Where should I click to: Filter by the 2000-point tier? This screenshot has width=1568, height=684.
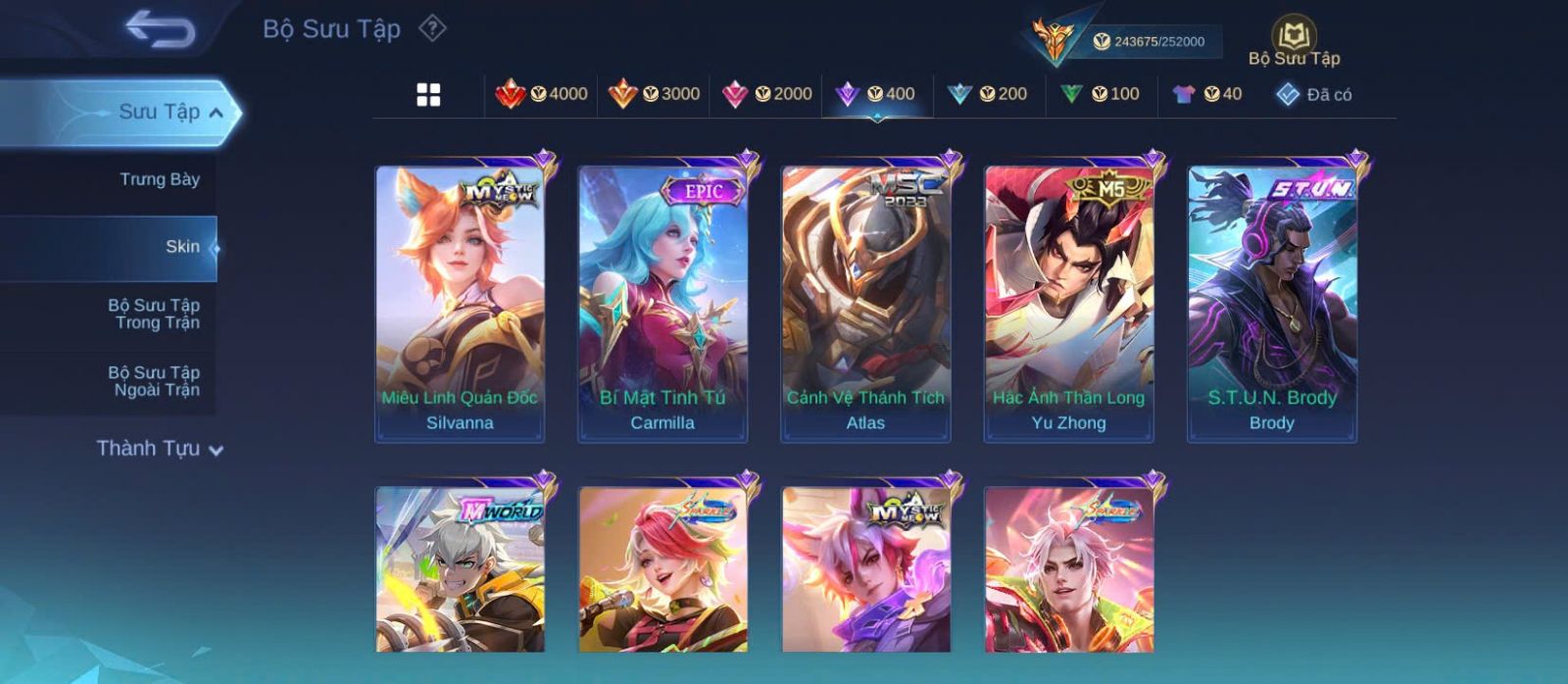pos(766,94)
